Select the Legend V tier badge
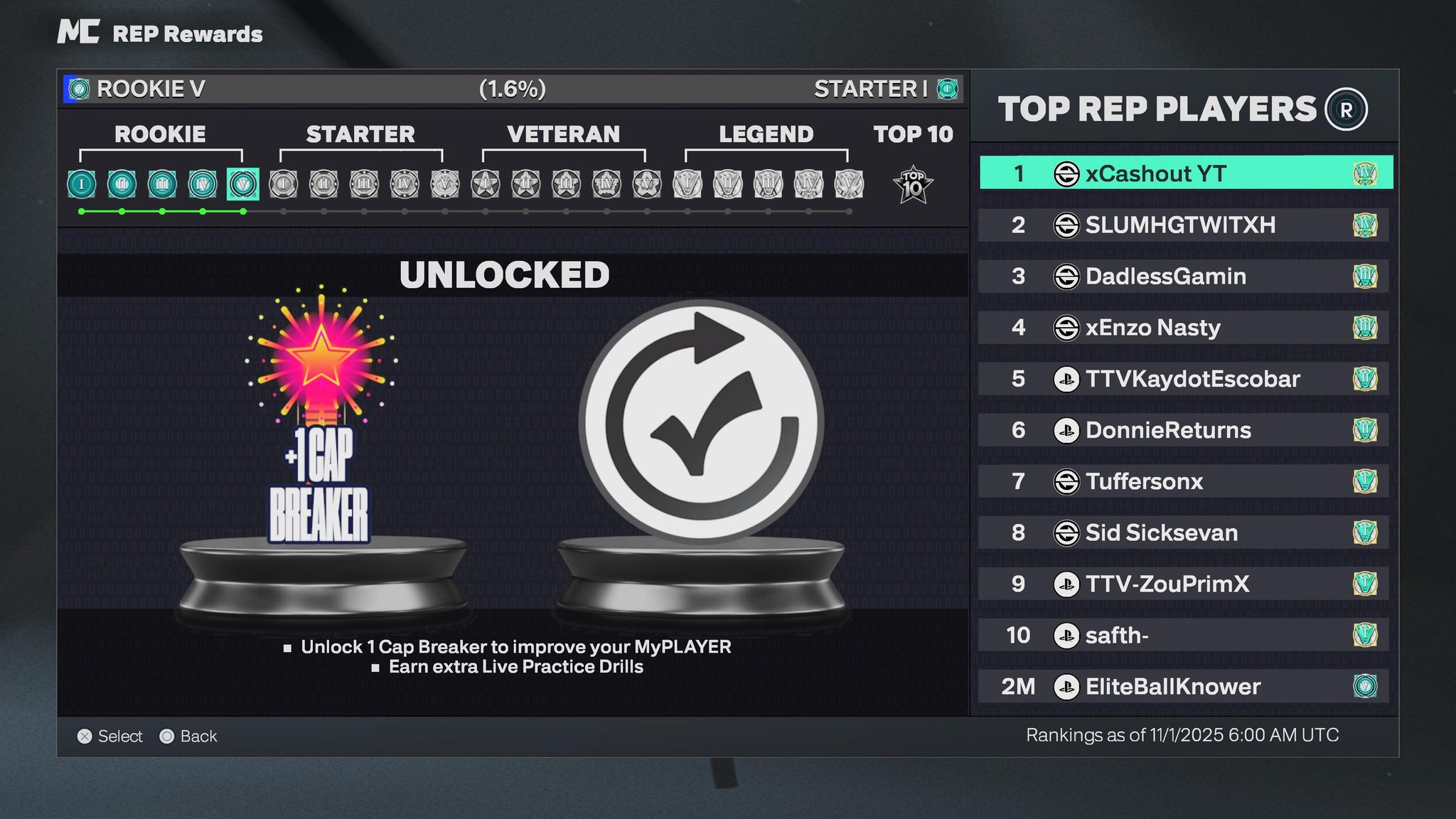 coord(849,184)
